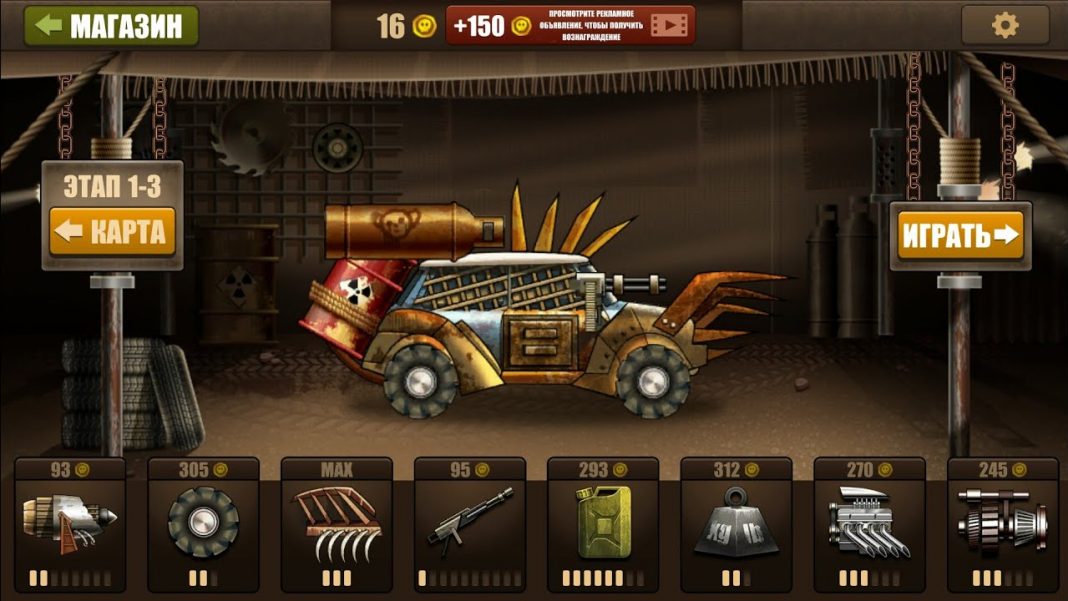This screenshot has height=601, width=1068.
Task: Upgrade the gearbox transmission for 245 coins
Action: click(x=1002, y=525)
